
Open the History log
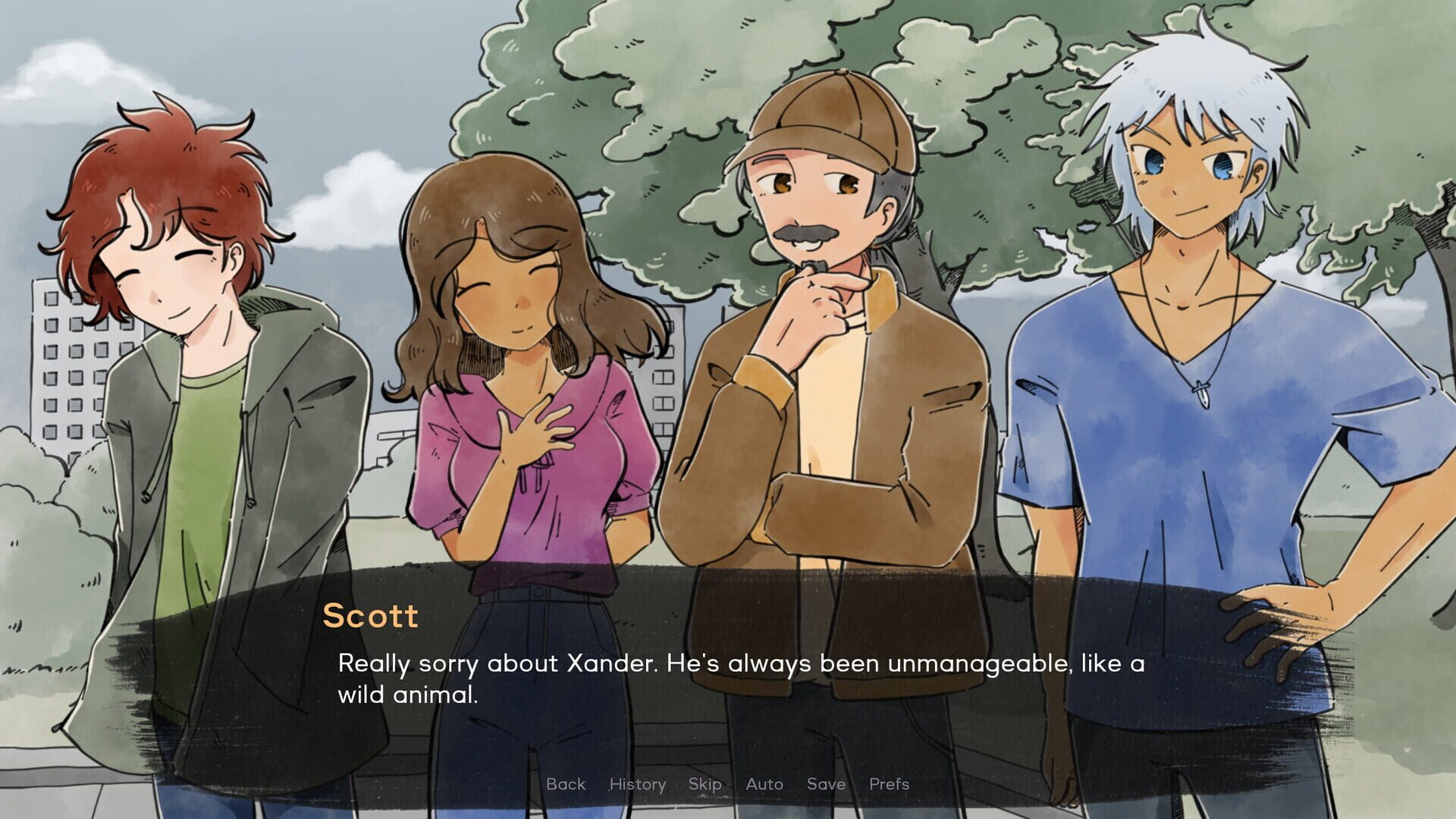(x=637, y=784)
